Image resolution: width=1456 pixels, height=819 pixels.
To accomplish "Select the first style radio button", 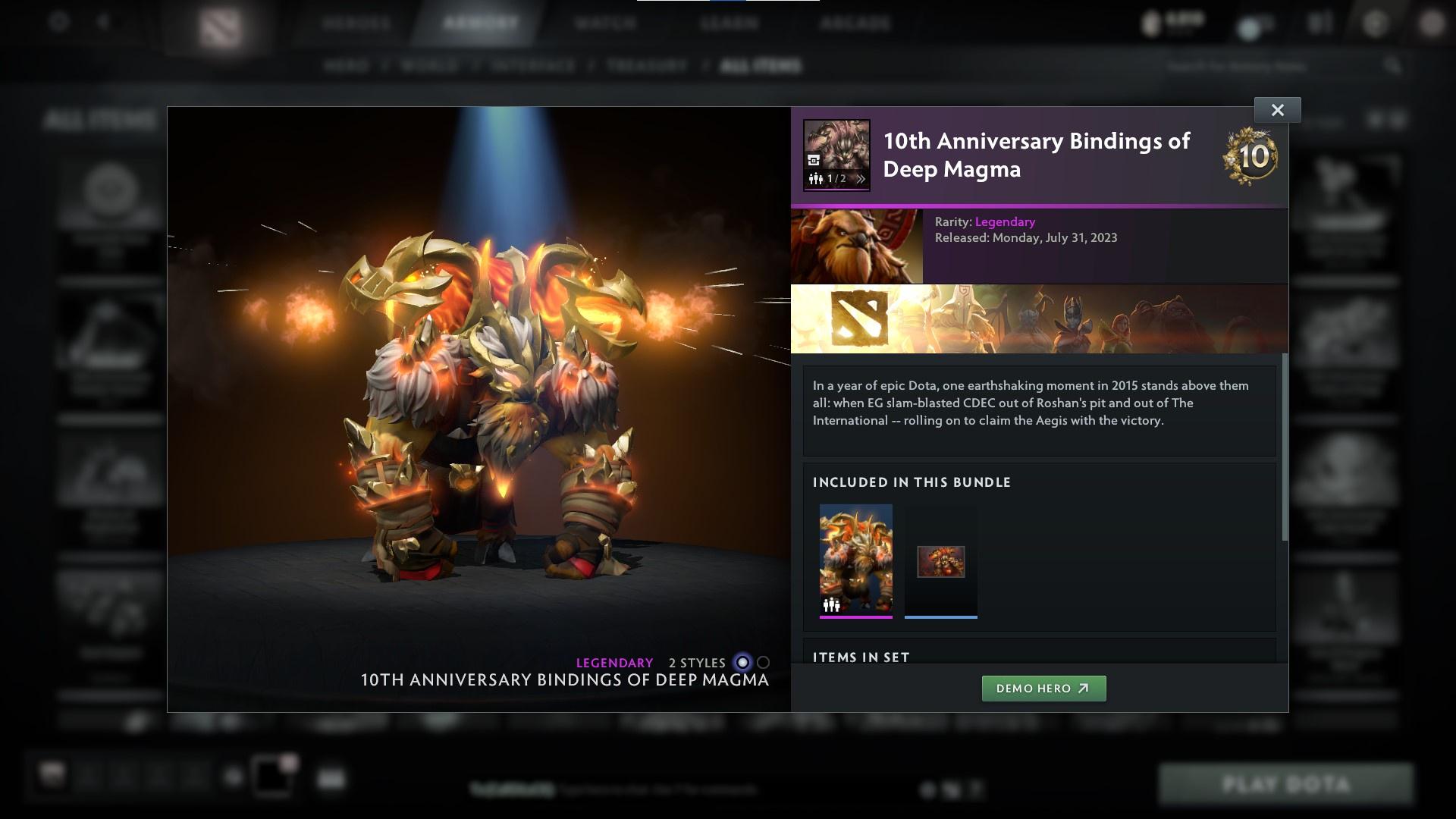I will tap(741, 662).
